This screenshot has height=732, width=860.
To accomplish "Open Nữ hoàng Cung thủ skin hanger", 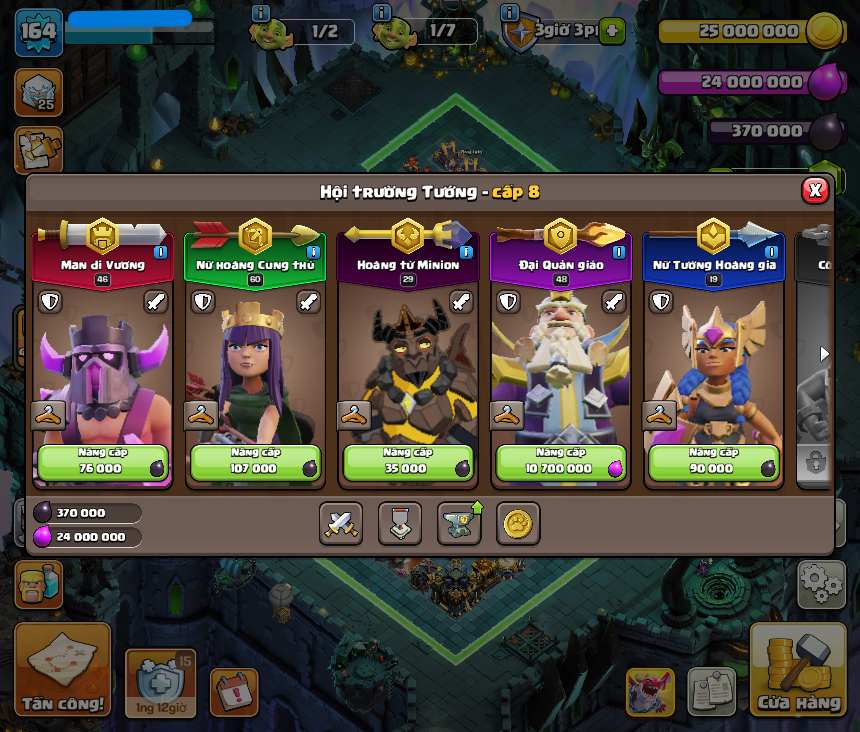I will (x=201, y=415).
